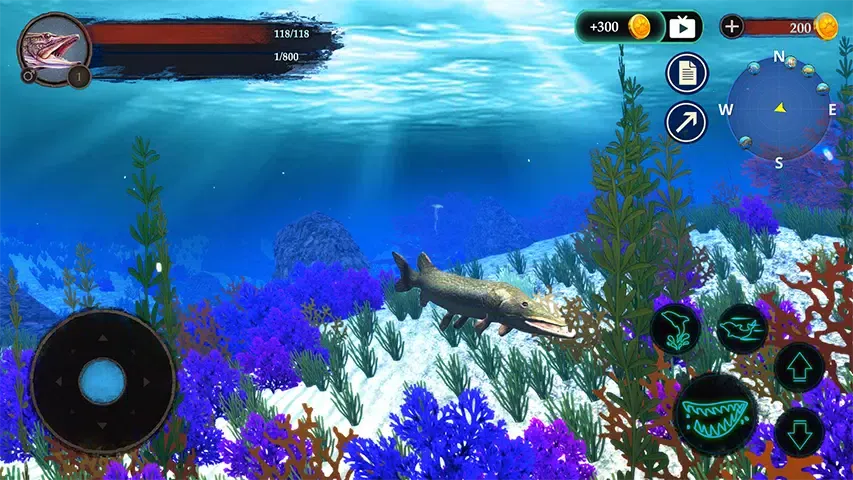This screenshot has height=480, width=853.
Task: Tap the virtual joystick's blue center knob
Action: click(x=102, y=382)
